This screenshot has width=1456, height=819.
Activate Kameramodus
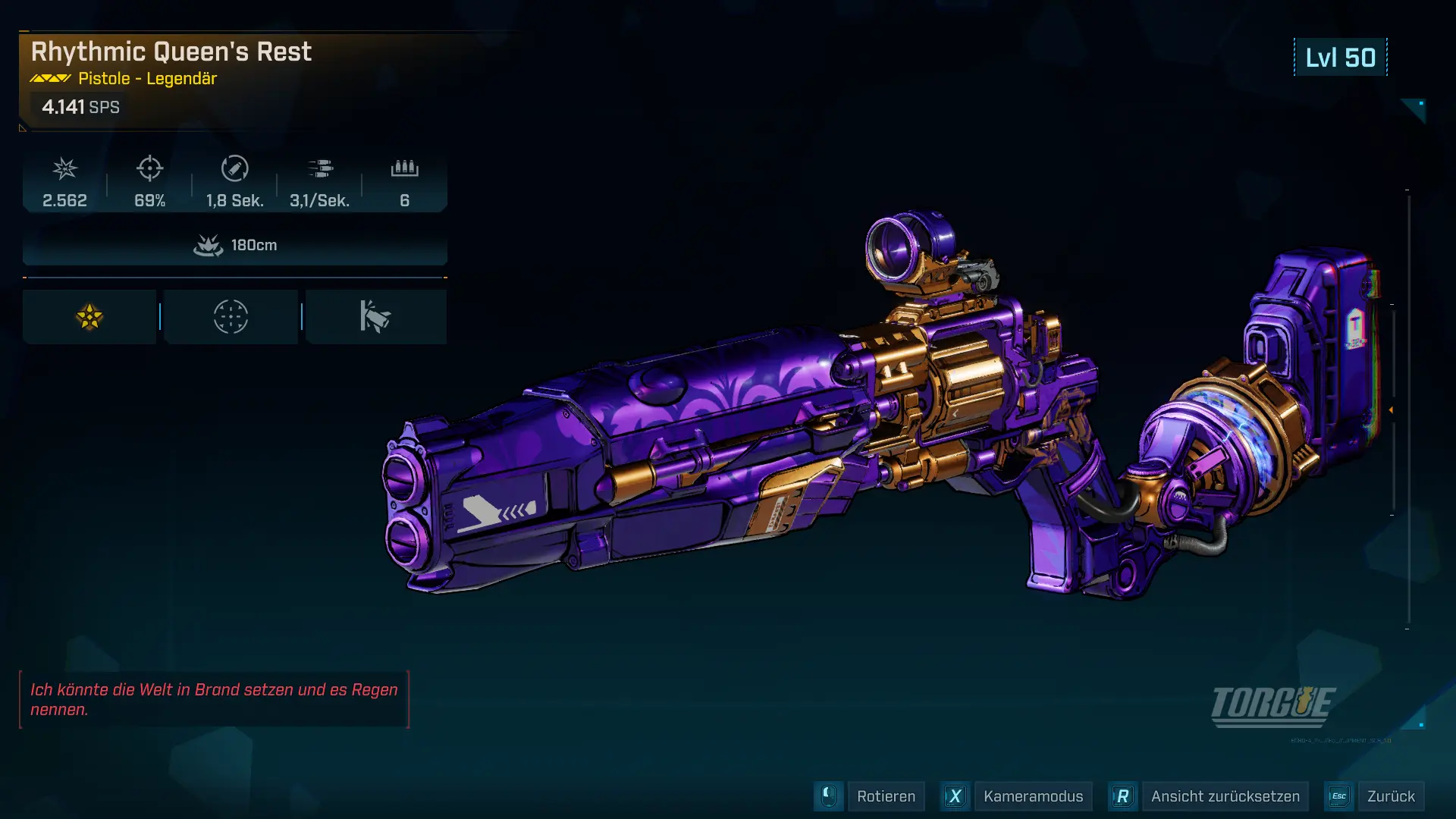click(x=1032, y=796)
